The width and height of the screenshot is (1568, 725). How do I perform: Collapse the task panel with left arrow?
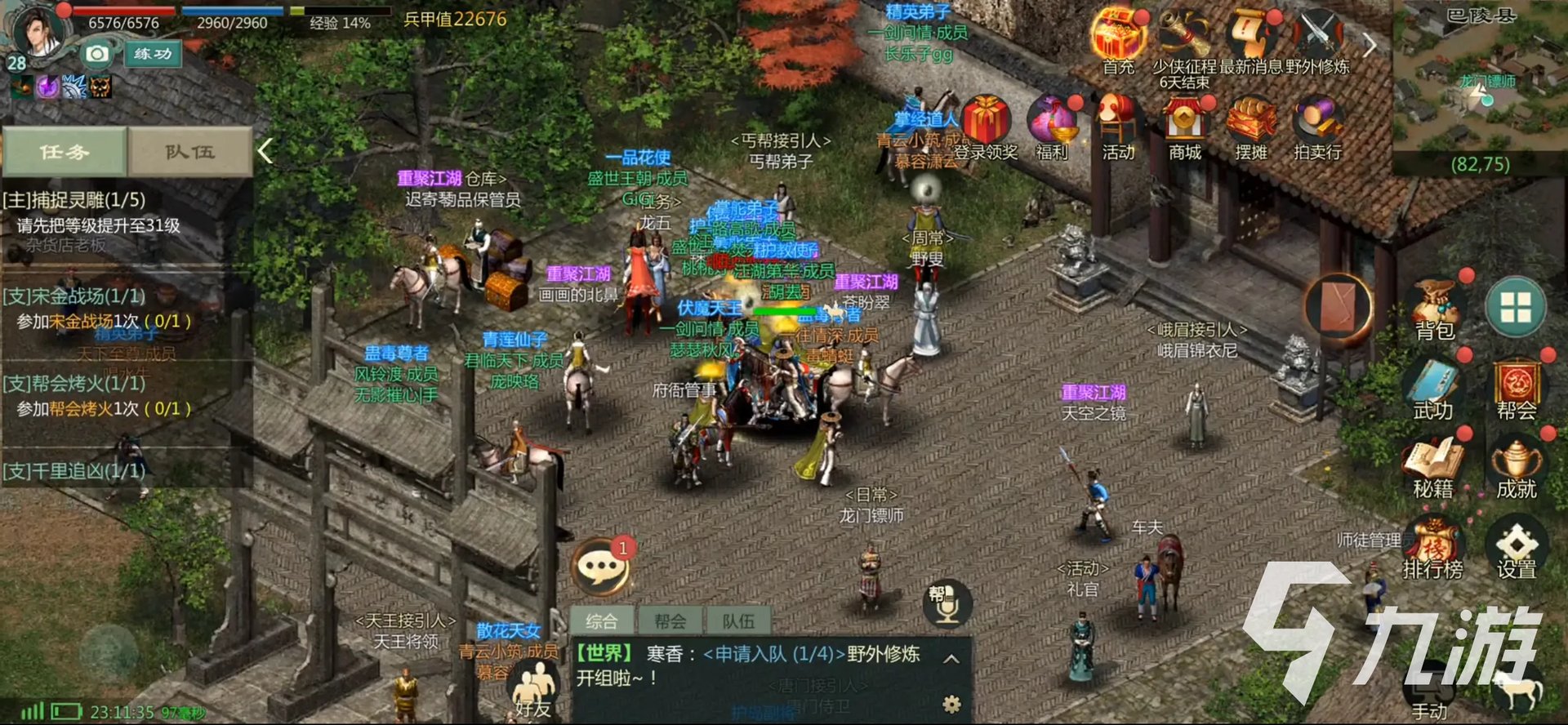(x=265, y=151)
